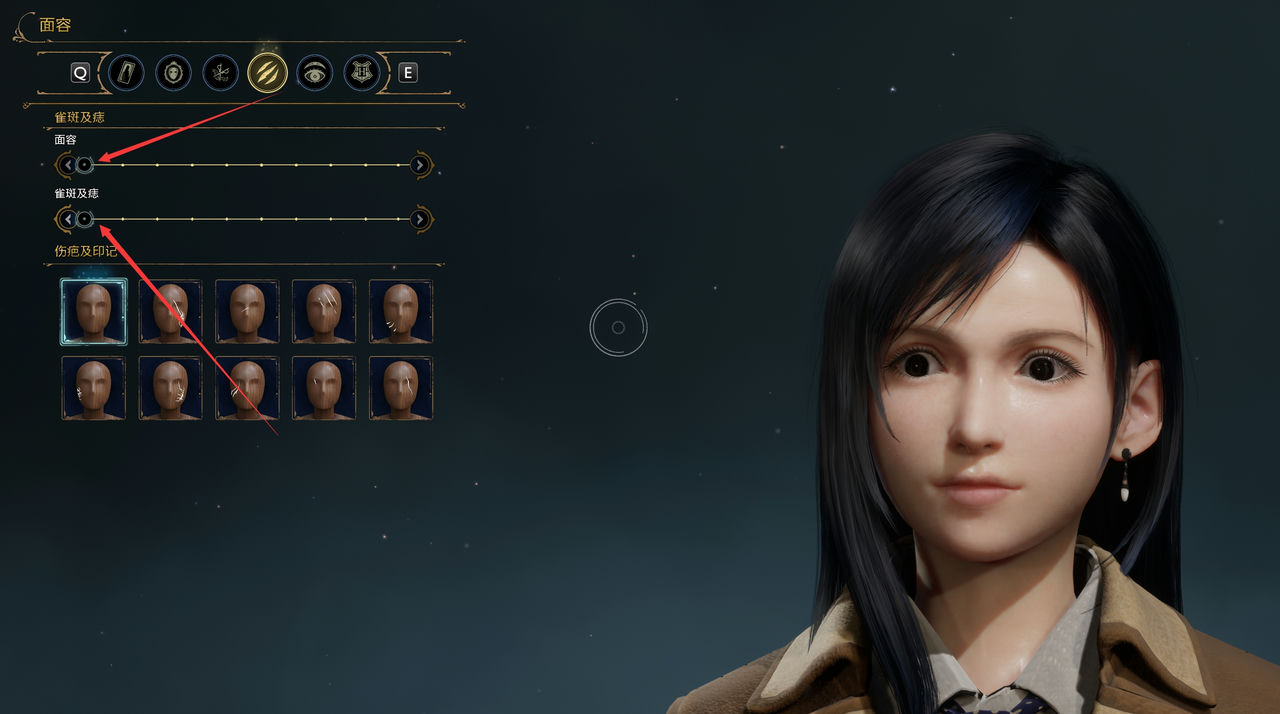Decrease the 雀斑及痣 slider with left arrow
This screenshot has height=714, width=1280.
[x=67, y=219]
